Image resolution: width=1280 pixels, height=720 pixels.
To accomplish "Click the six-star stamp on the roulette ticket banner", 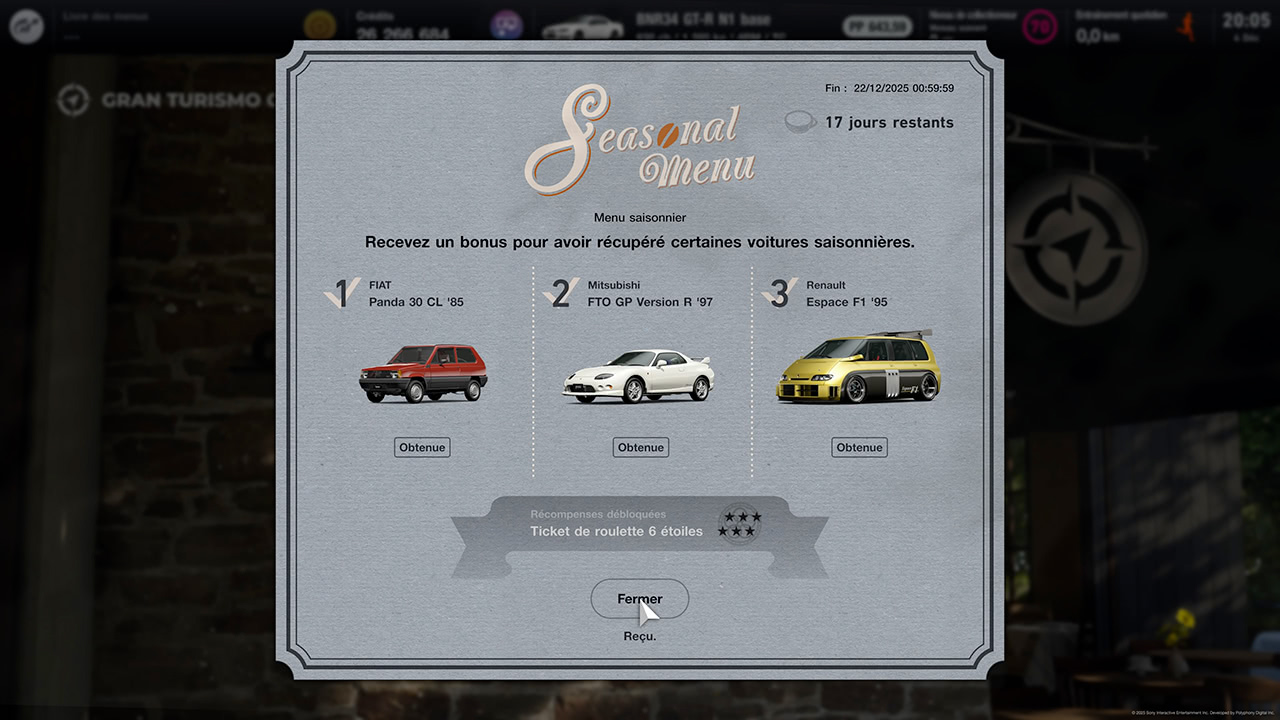I will click(740, 523).
